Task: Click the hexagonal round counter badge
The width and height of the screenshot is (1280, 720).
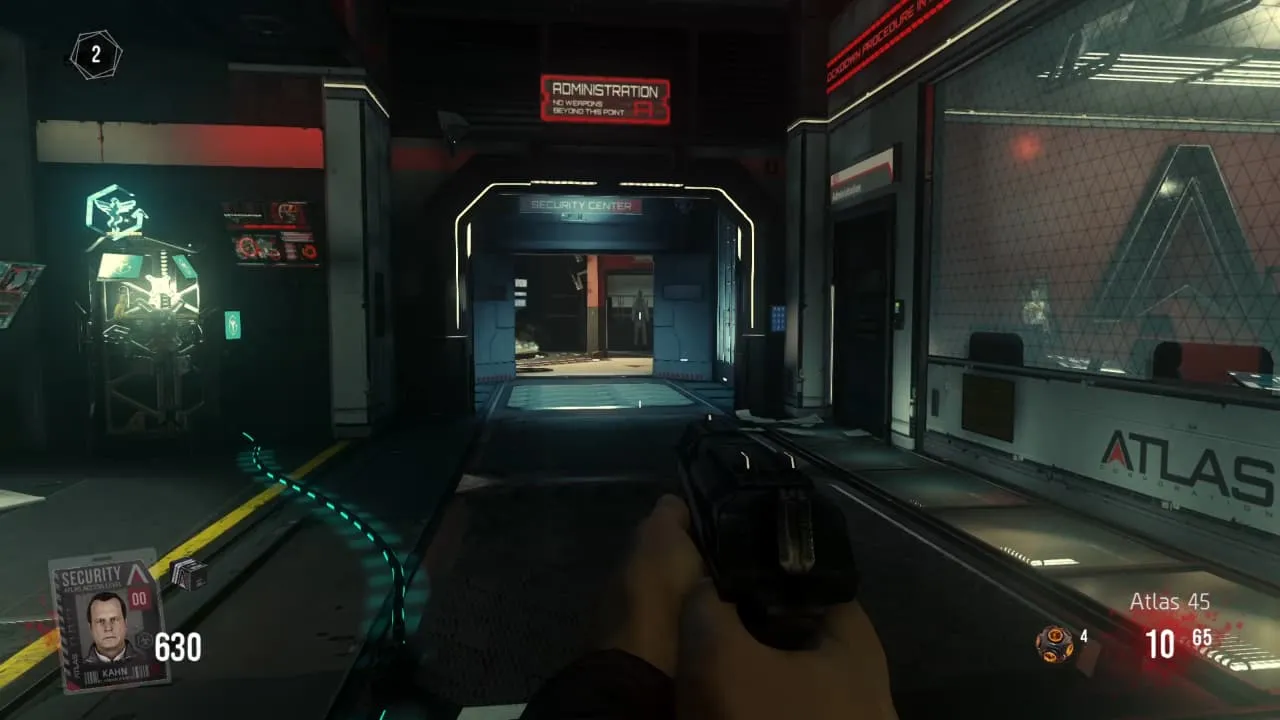Action: pyautogui.click(x=96, y=55)
